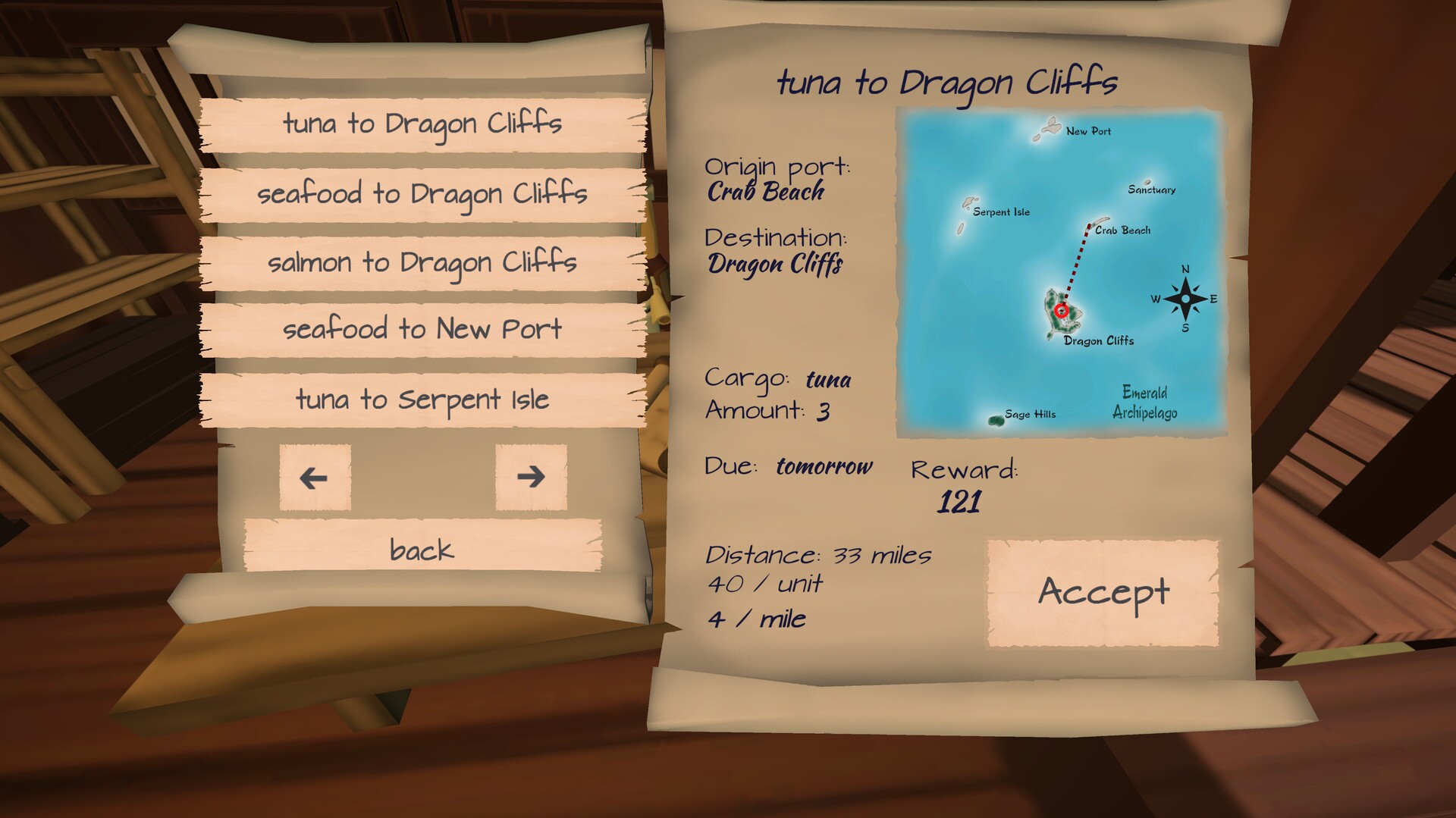Click the Emerald Archipelago map label

coord(1146,403)
